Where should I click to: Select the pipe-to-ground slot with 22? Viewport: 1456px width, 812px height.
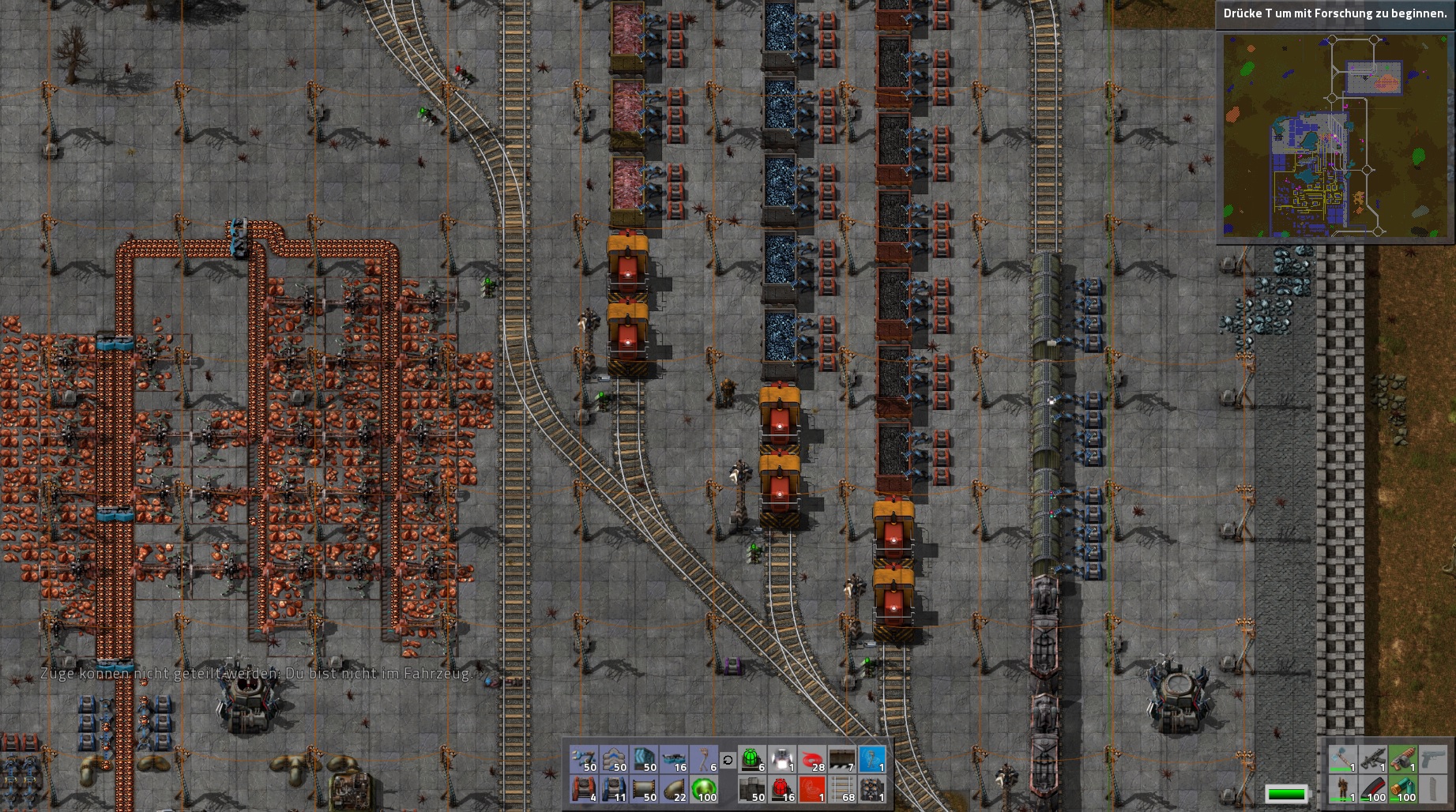click(x=675, y=789)
